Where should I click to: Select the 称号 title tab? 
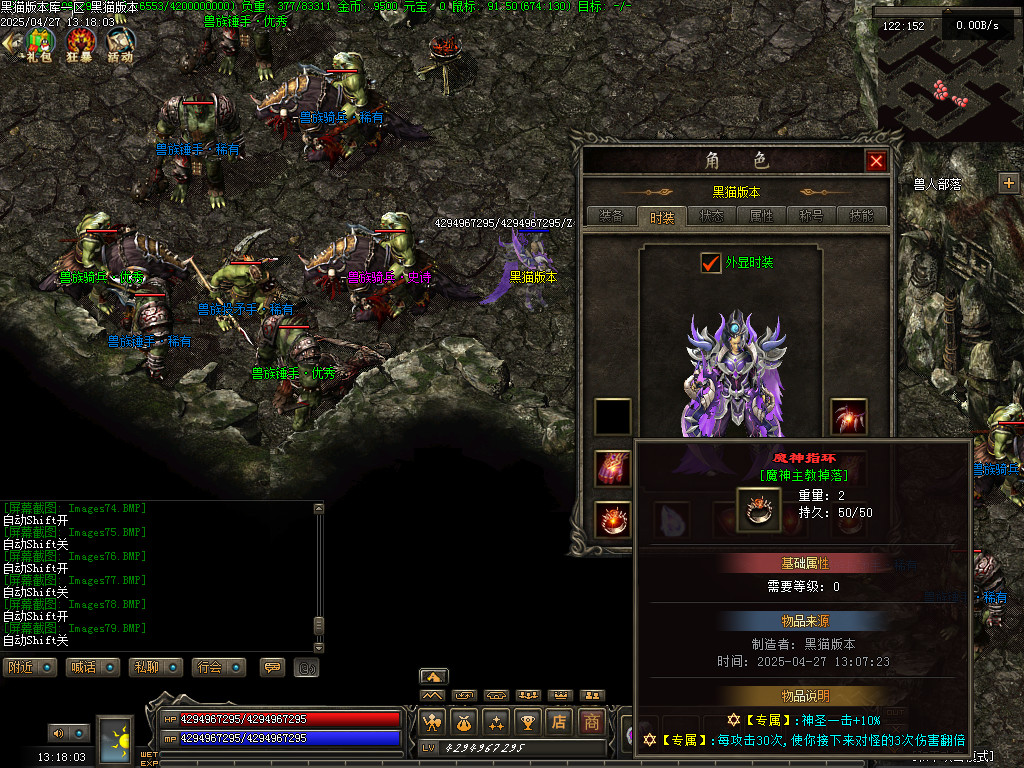[811, 216]
